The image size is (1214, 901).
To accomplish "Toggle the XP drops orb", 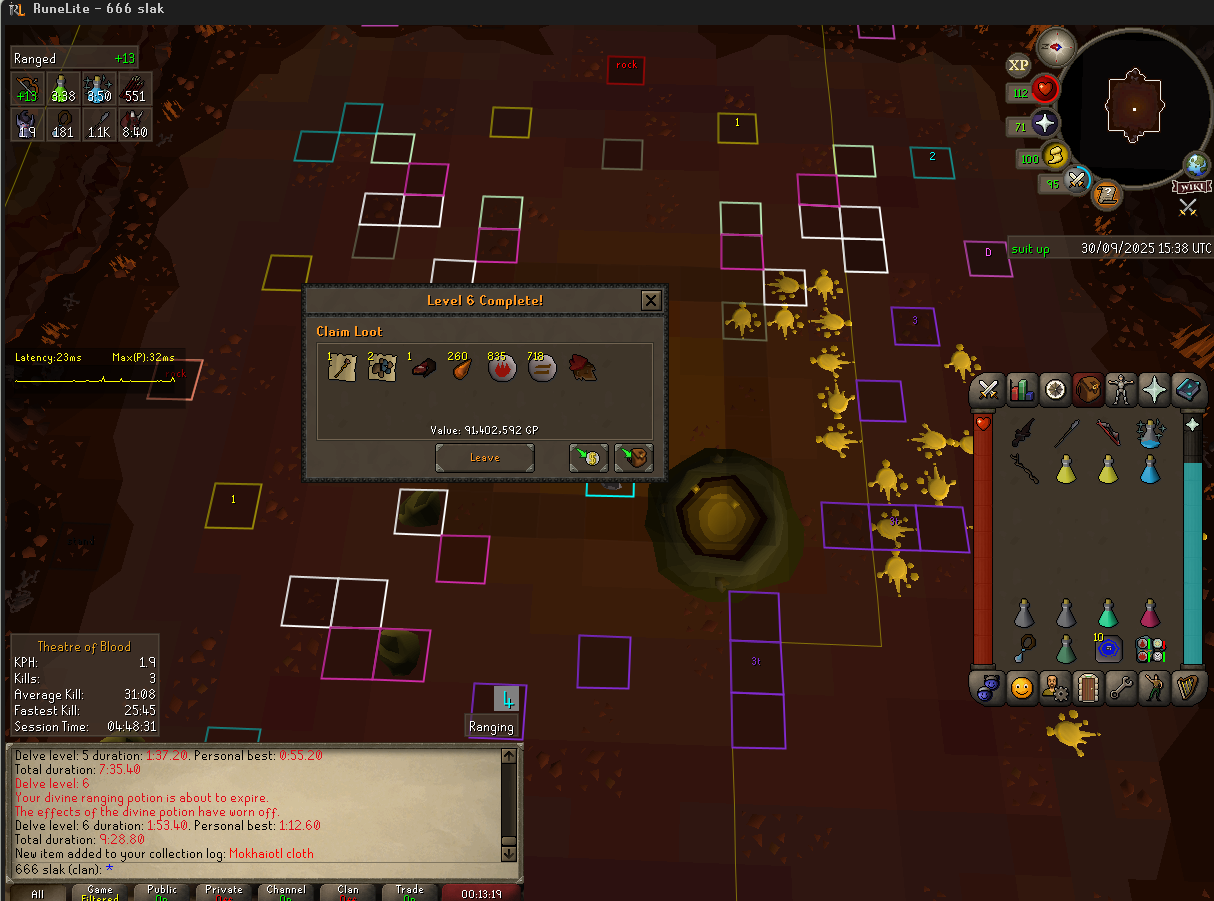I will (x=1018, y=65).
